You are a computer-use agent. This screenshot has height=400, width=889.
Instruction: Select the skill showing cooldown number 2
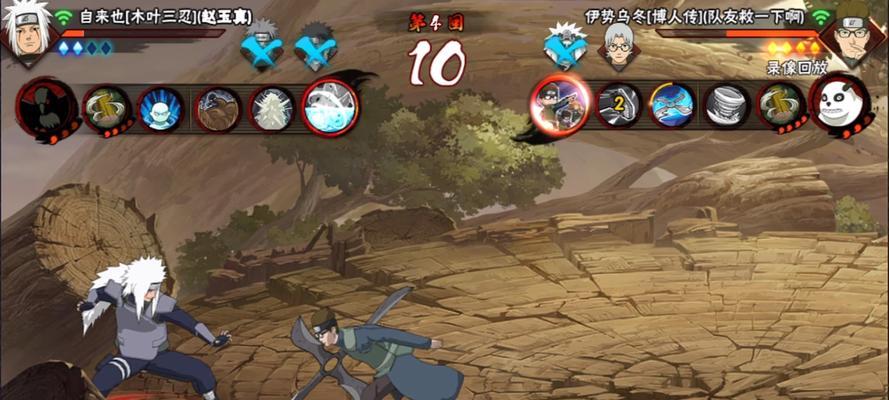(618, 105)
